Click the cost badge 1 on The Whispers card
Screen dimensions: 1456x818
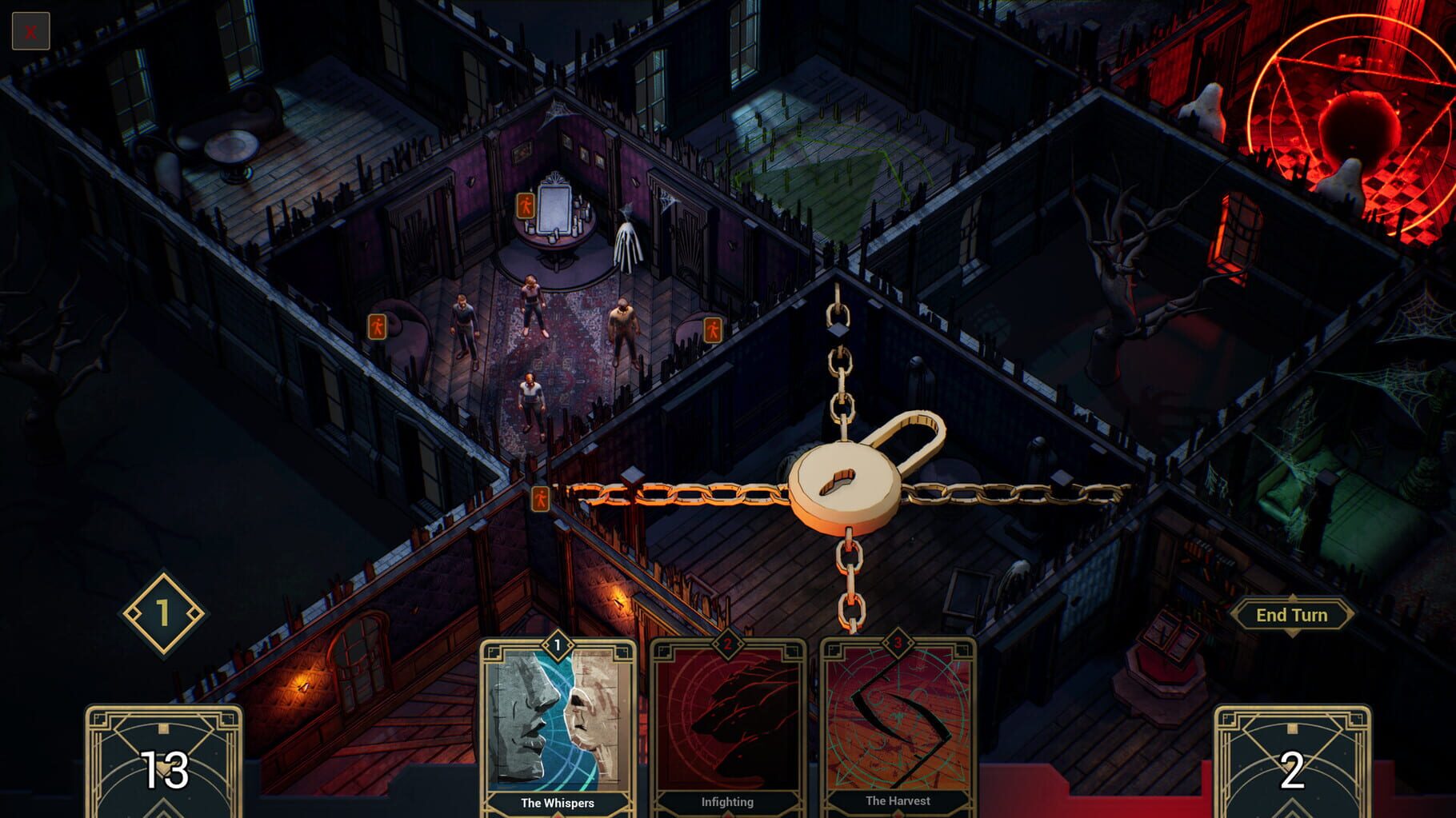(558, 645)
